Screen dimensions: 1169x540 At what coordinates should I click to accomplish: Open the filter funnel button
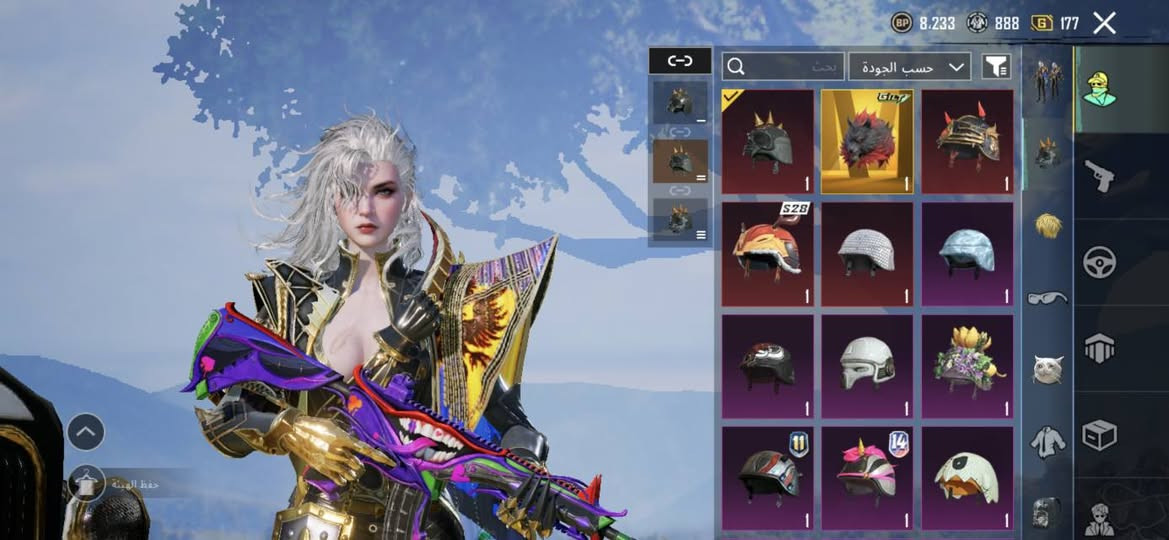point(996,67)
